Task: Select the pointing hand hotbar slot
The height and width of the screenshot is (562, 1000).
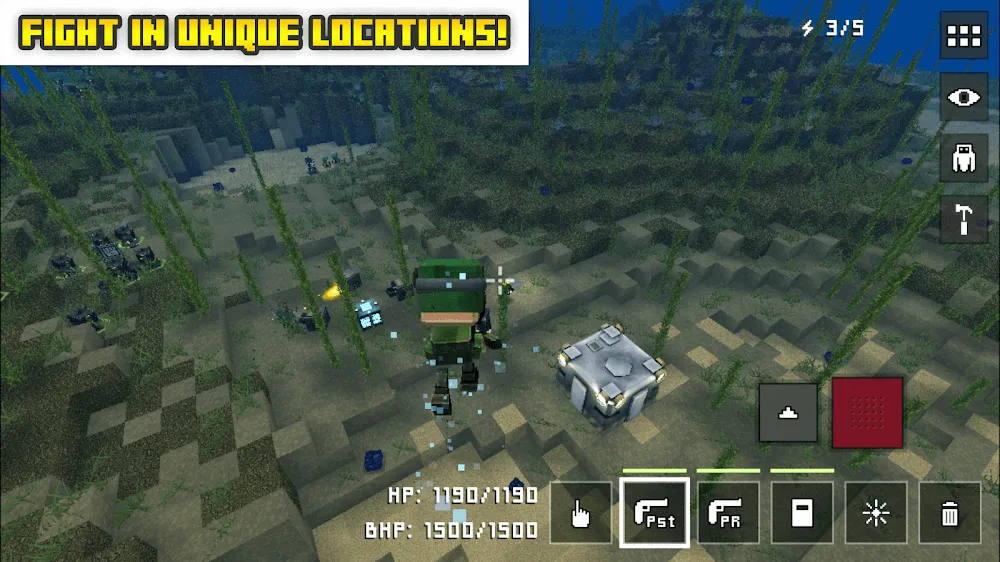Action: [x=580, y=513]
